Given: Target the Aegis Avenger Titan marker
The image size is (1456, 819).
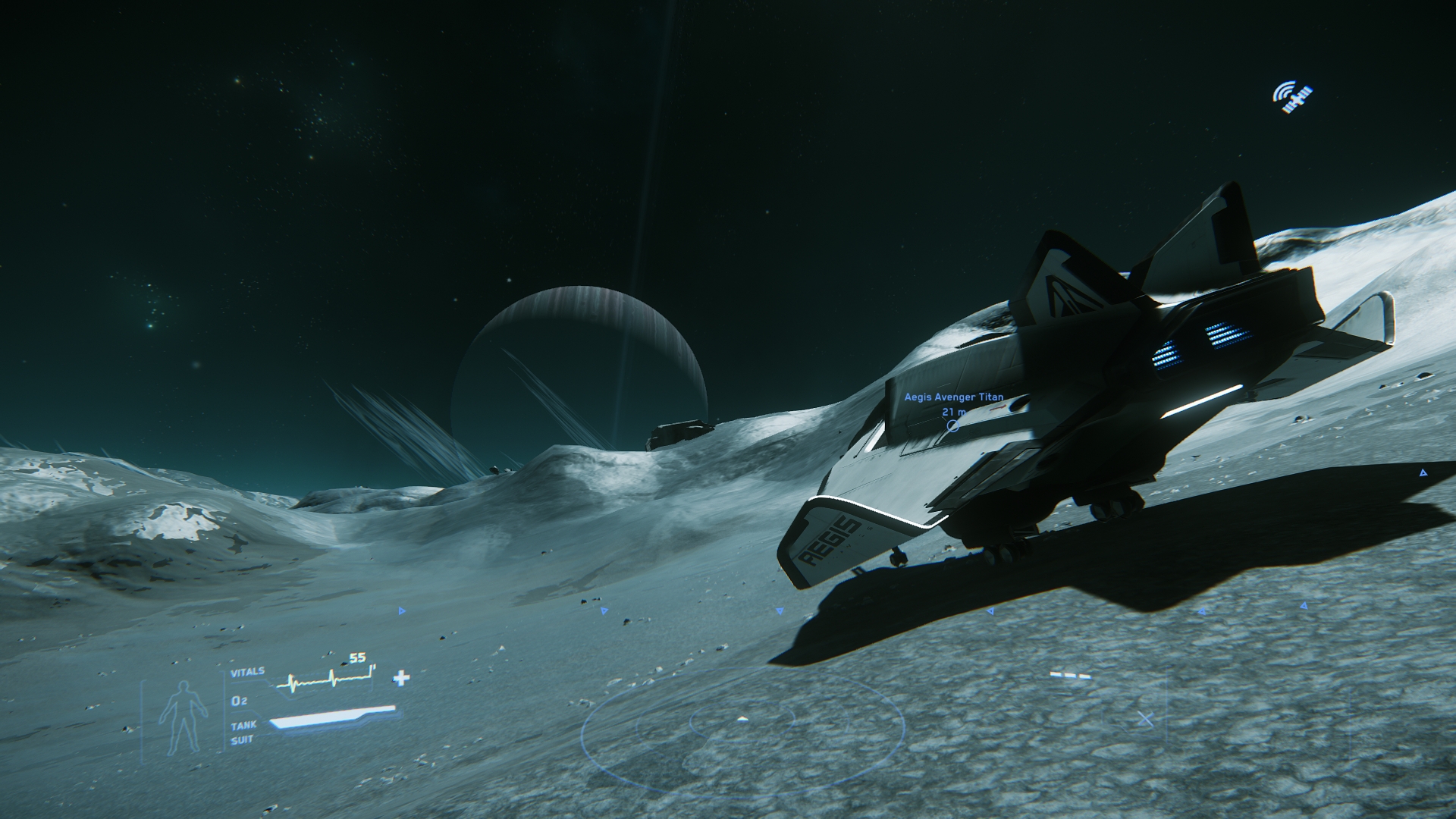Looking at the screenshot, I should [x=953, y=425].
